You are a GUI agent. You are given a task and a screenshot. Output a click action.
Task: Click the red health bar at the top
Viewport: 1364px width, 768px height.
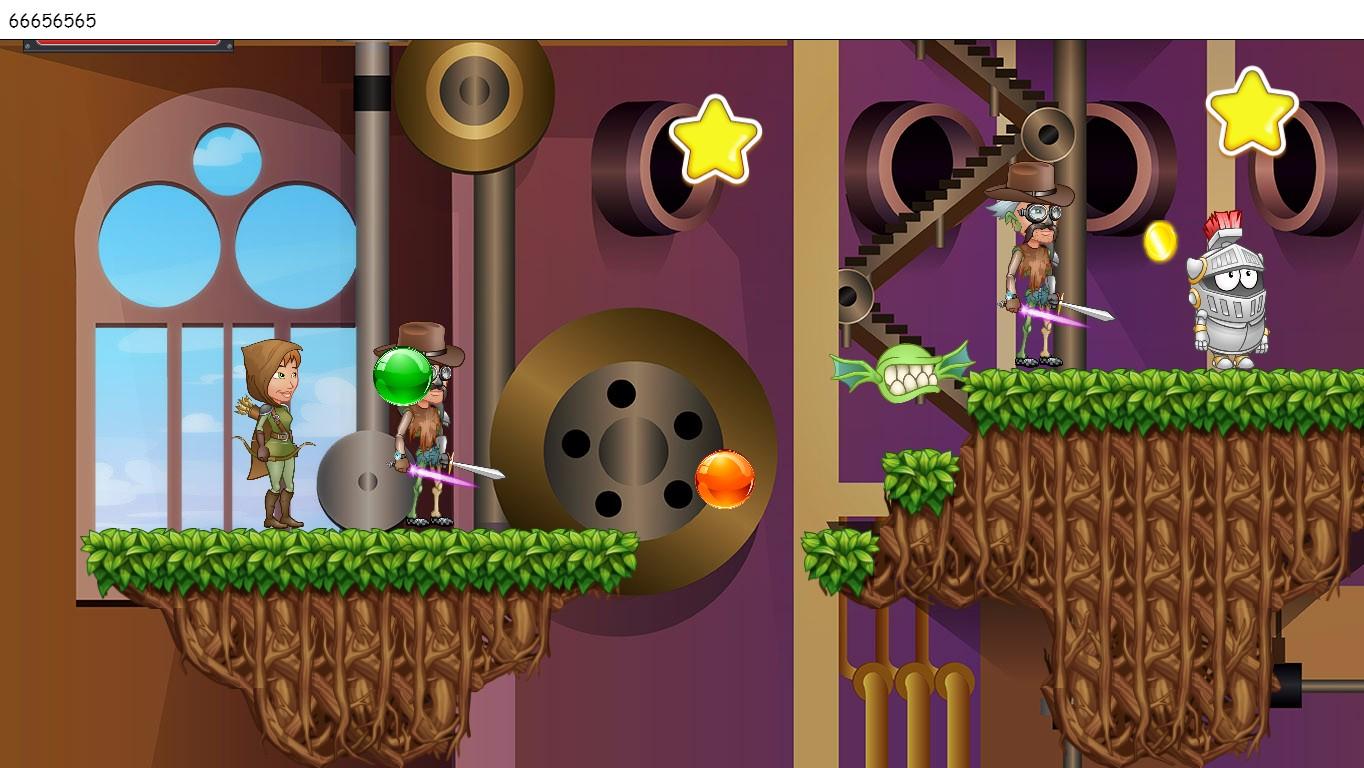pos(128,43)
